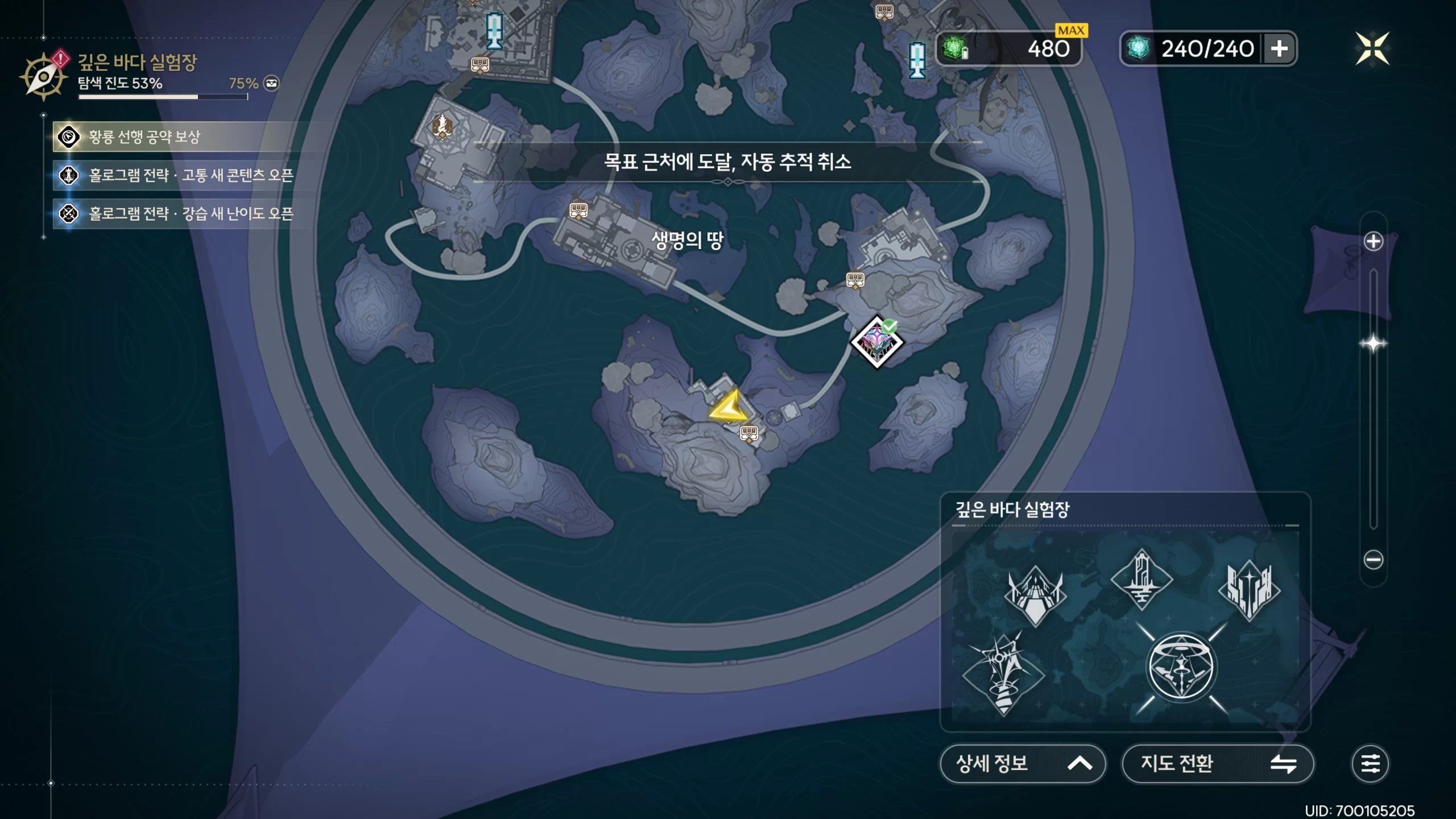This screenshot has height=819, width=1456.
Task: Pick the green cube 480 currency icon
Action: coord(955,48)
